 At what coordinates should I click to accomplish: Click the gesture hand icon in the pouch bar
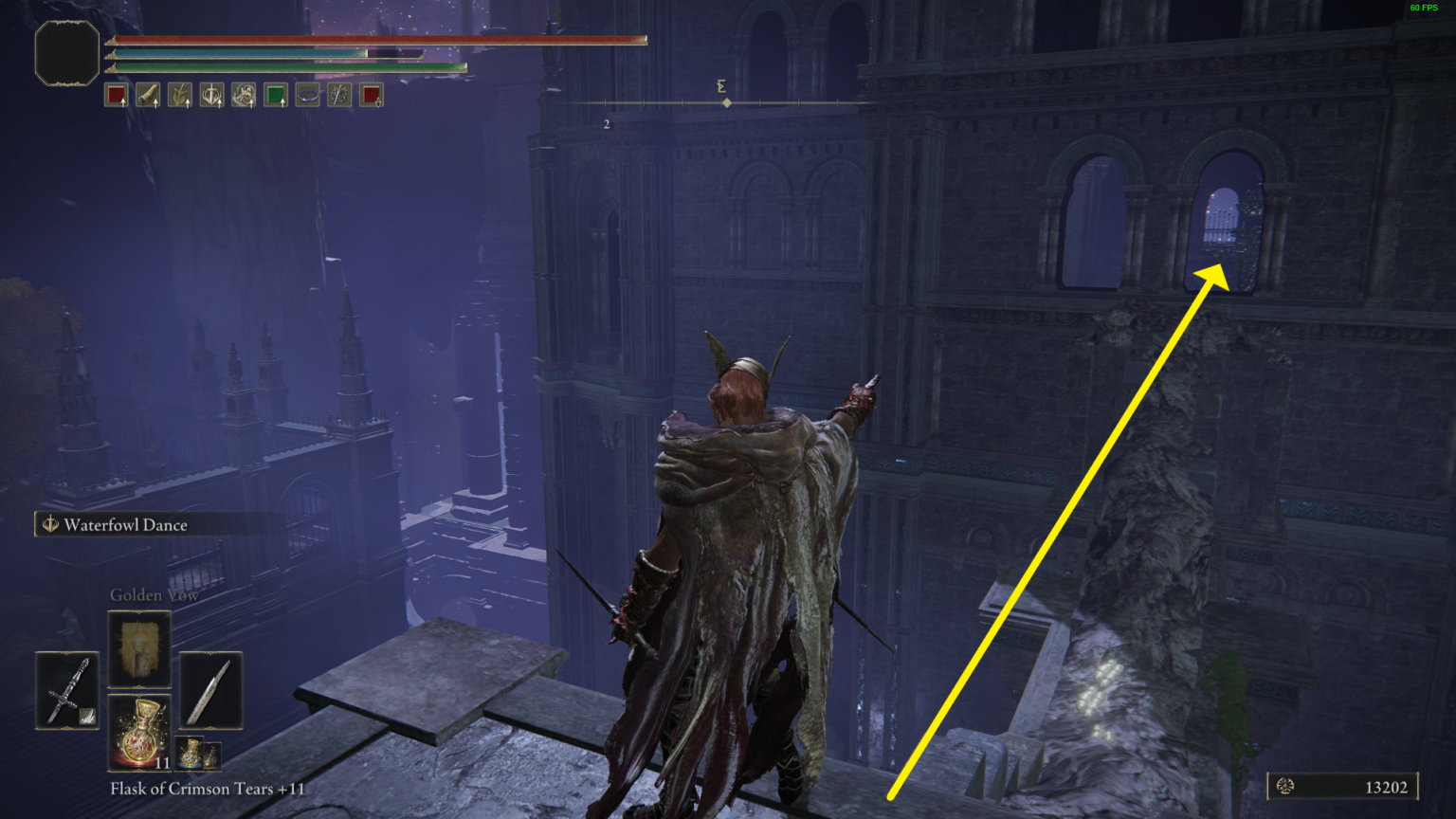(243, 94)
